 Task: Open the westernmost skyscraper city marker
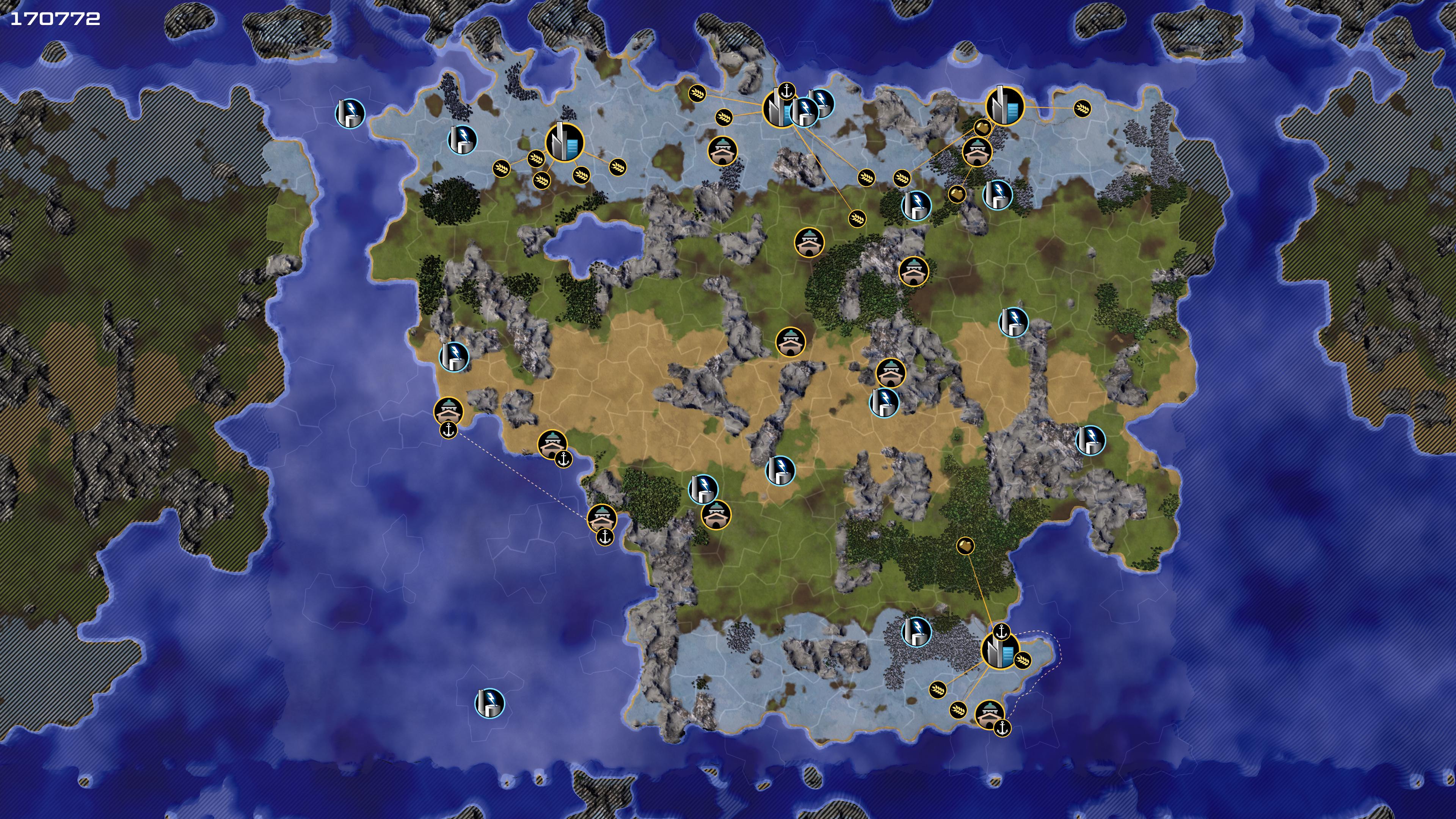coord(564,143)
